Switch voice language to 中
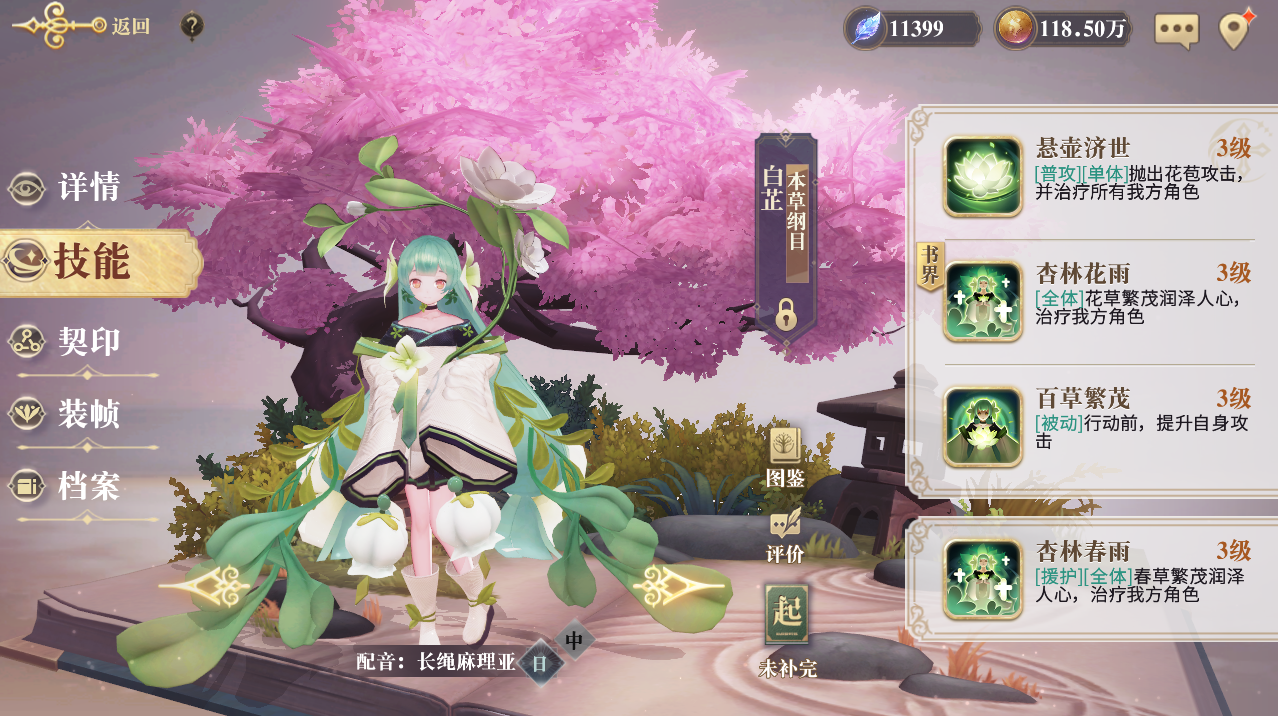1278x716 pixels. (574, 640)
